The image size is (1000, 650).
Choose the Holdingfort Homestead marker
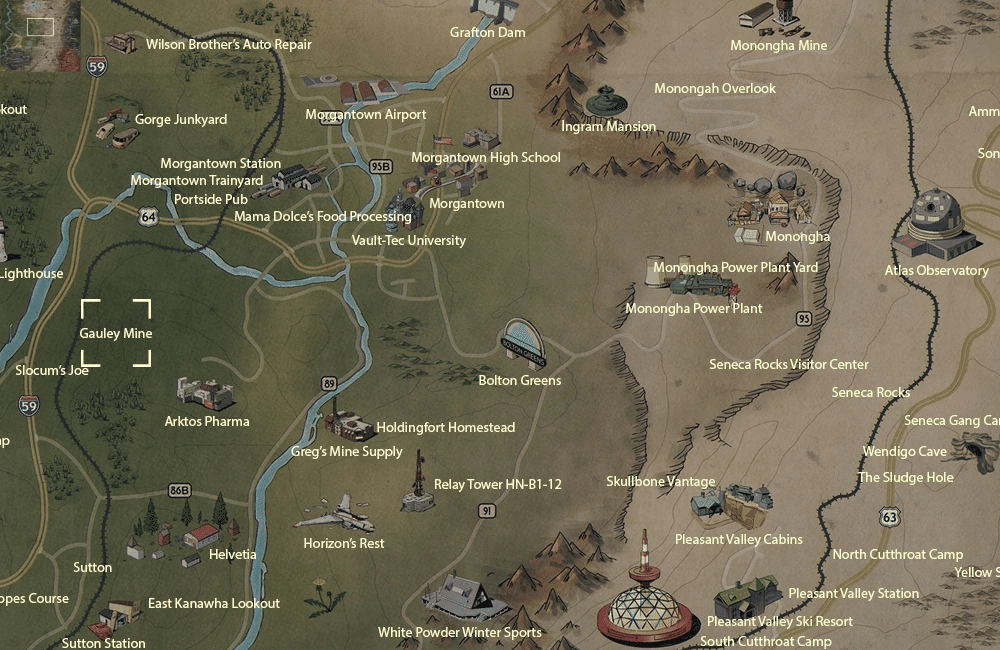point(349,425)
